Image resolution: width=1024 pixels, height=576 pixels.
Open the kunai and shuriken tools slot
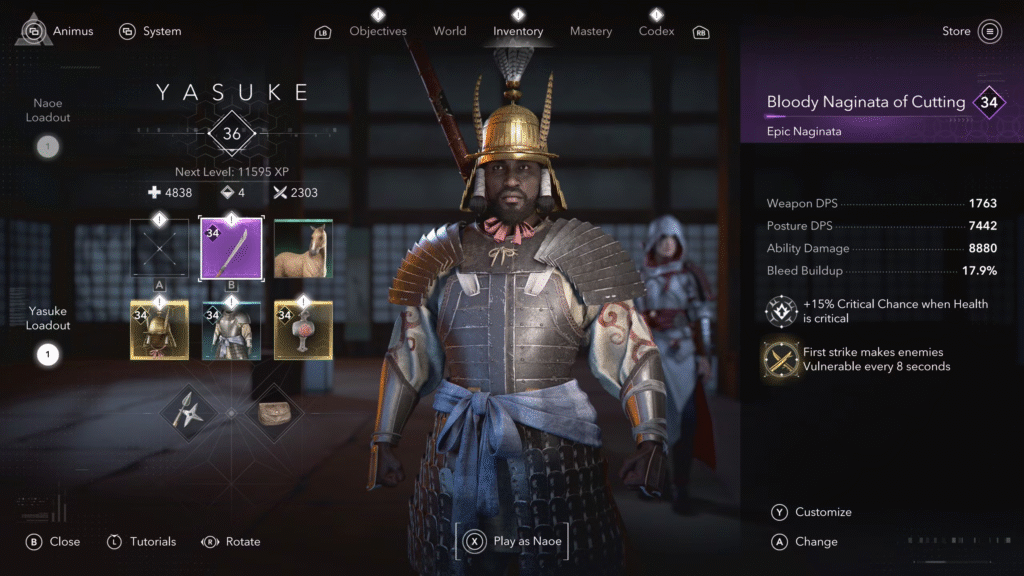tap(189, 412)
